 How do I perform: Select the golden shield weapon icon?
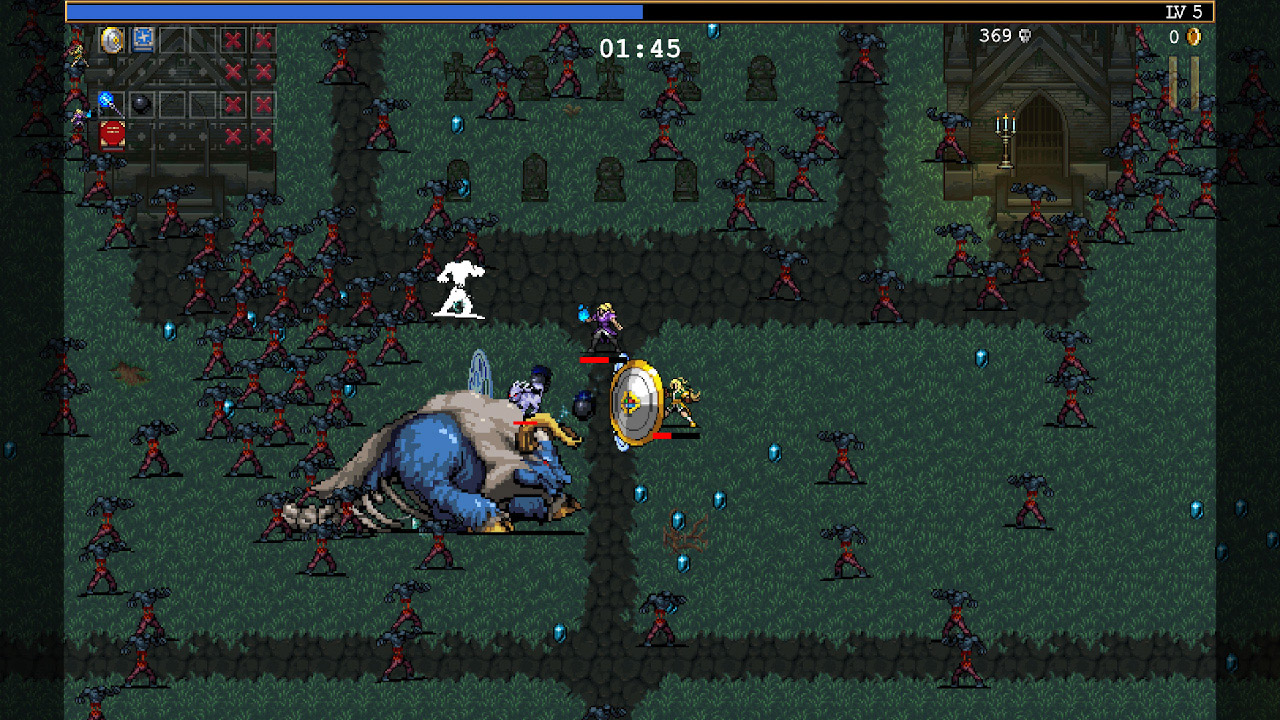pyautogui.click(x=111, y=40)
